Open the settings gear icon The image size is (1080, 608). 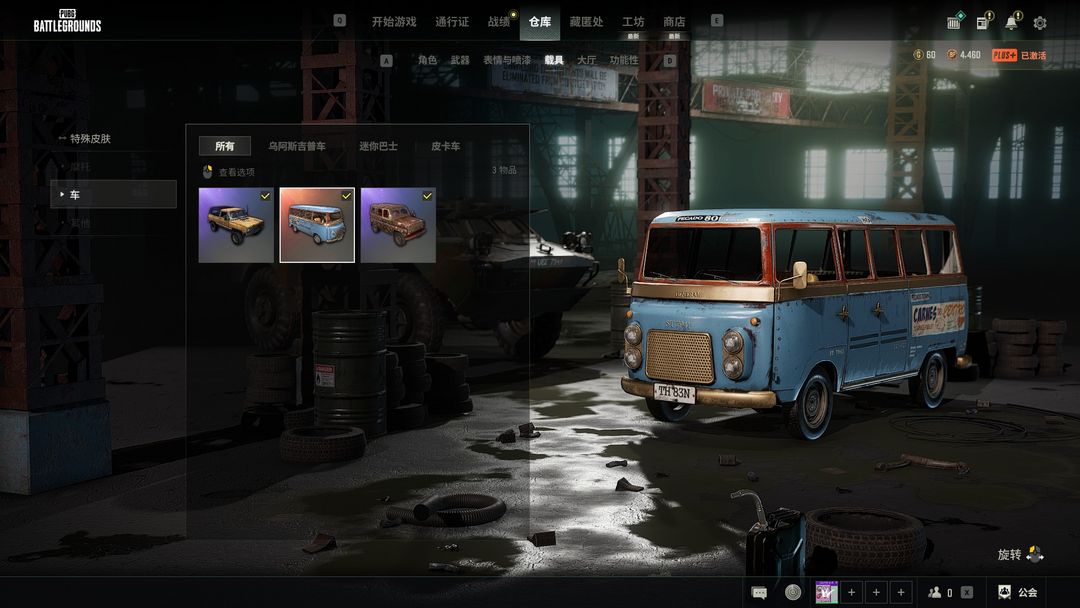click(x=1040, y=23)
